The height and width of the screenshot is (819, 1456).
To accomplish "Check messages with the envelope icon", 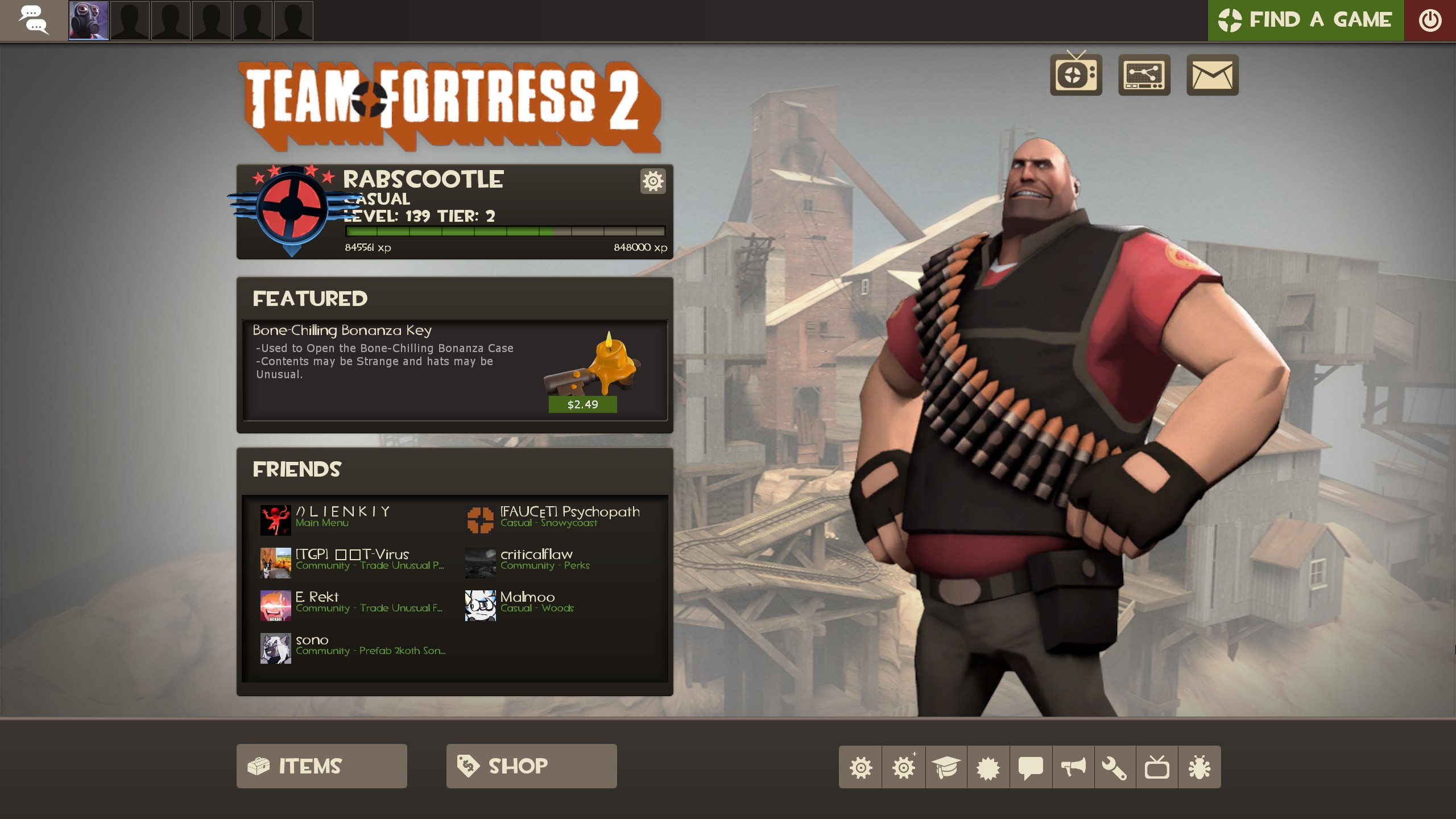I will coord(1213,75).
